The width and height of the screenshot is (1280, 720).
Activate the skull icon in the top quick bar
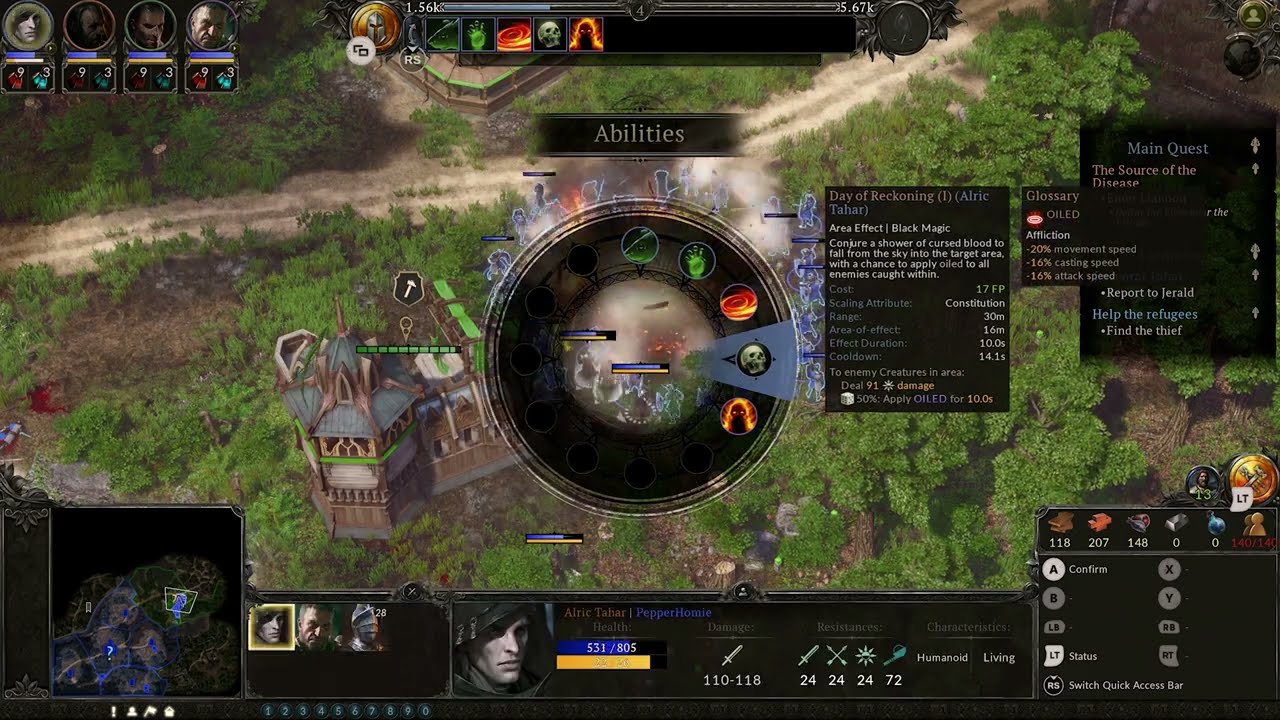pyautogui.click(x=548, y=35)
